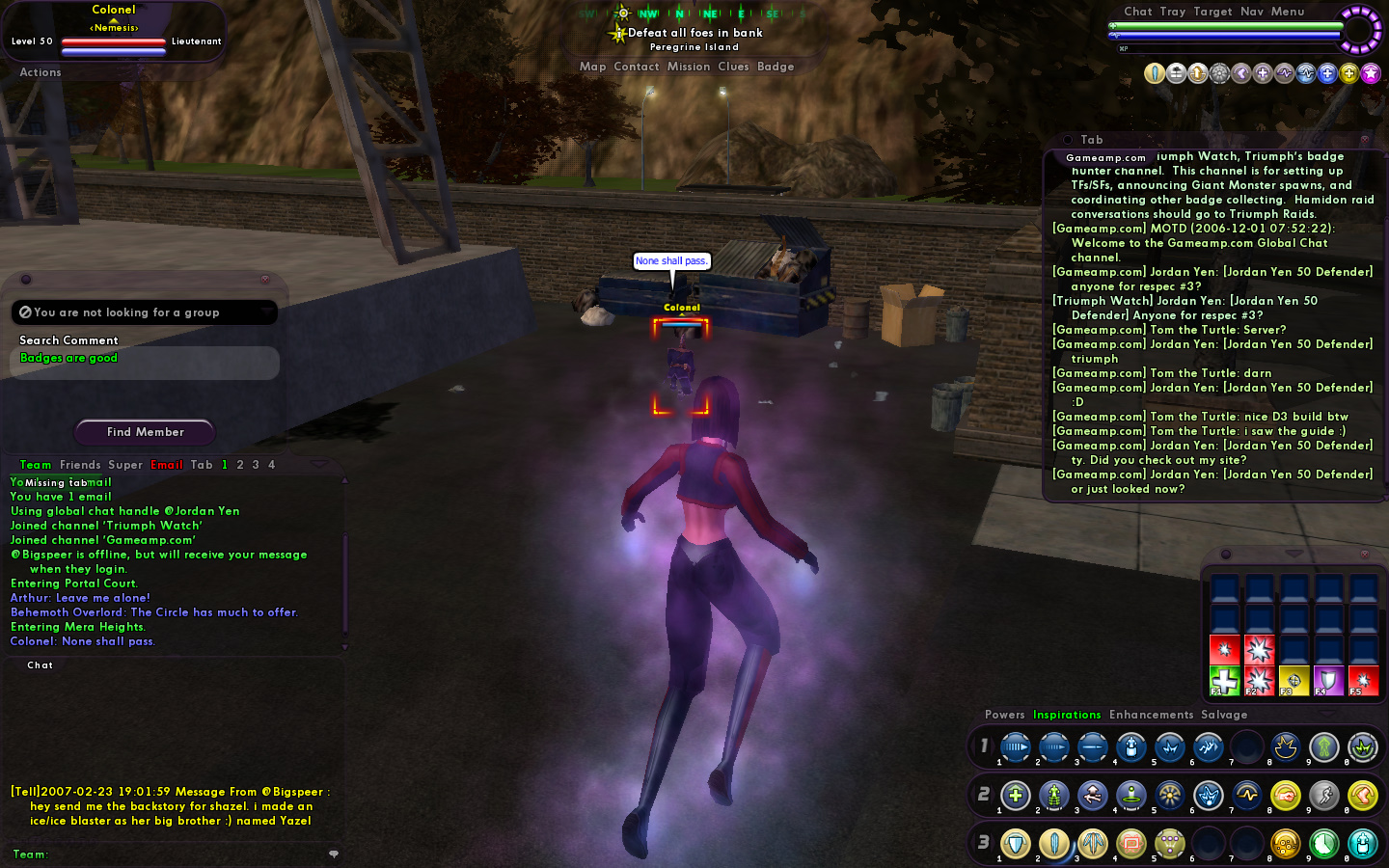Open the Powers window

tap(1004, 715)
